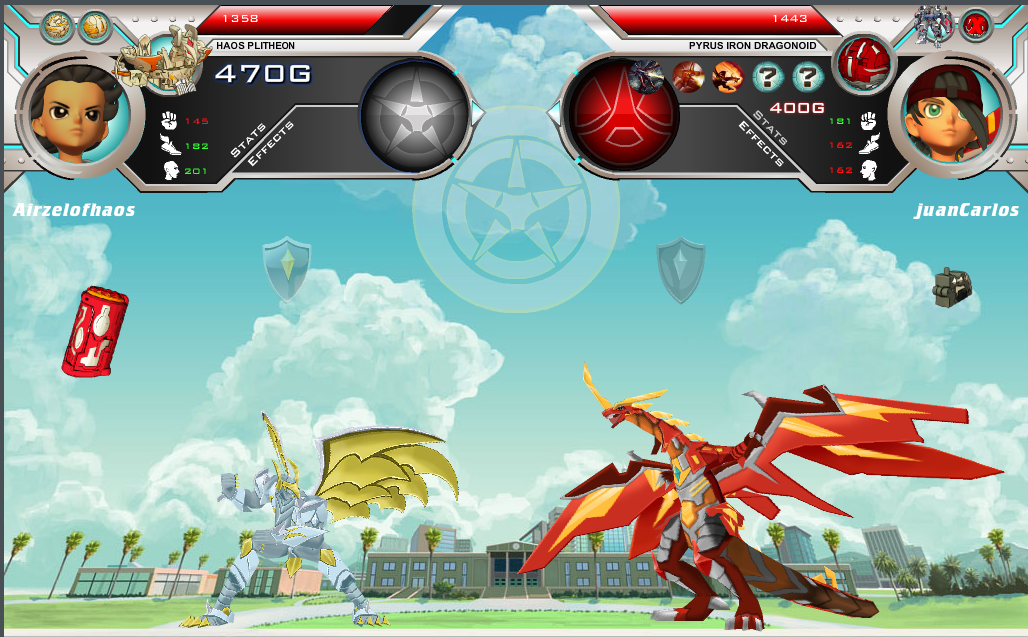This screenshot has height=637, width=1028.
Task: Click the red X ball icon in top corner
Action: (x=975, y=25)
